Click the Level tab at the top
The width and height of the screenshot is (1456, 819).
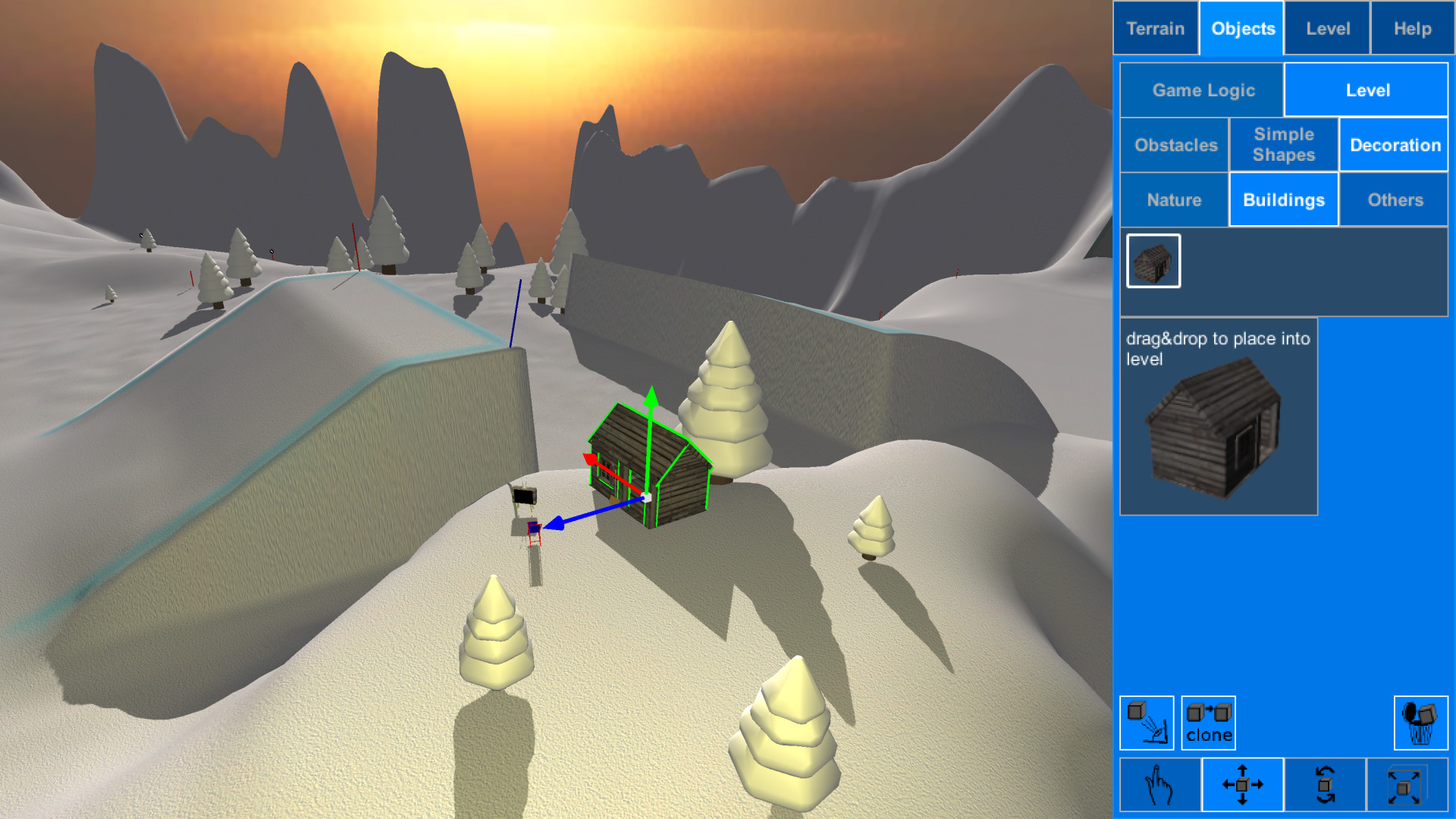click(x=1326, y=28)
